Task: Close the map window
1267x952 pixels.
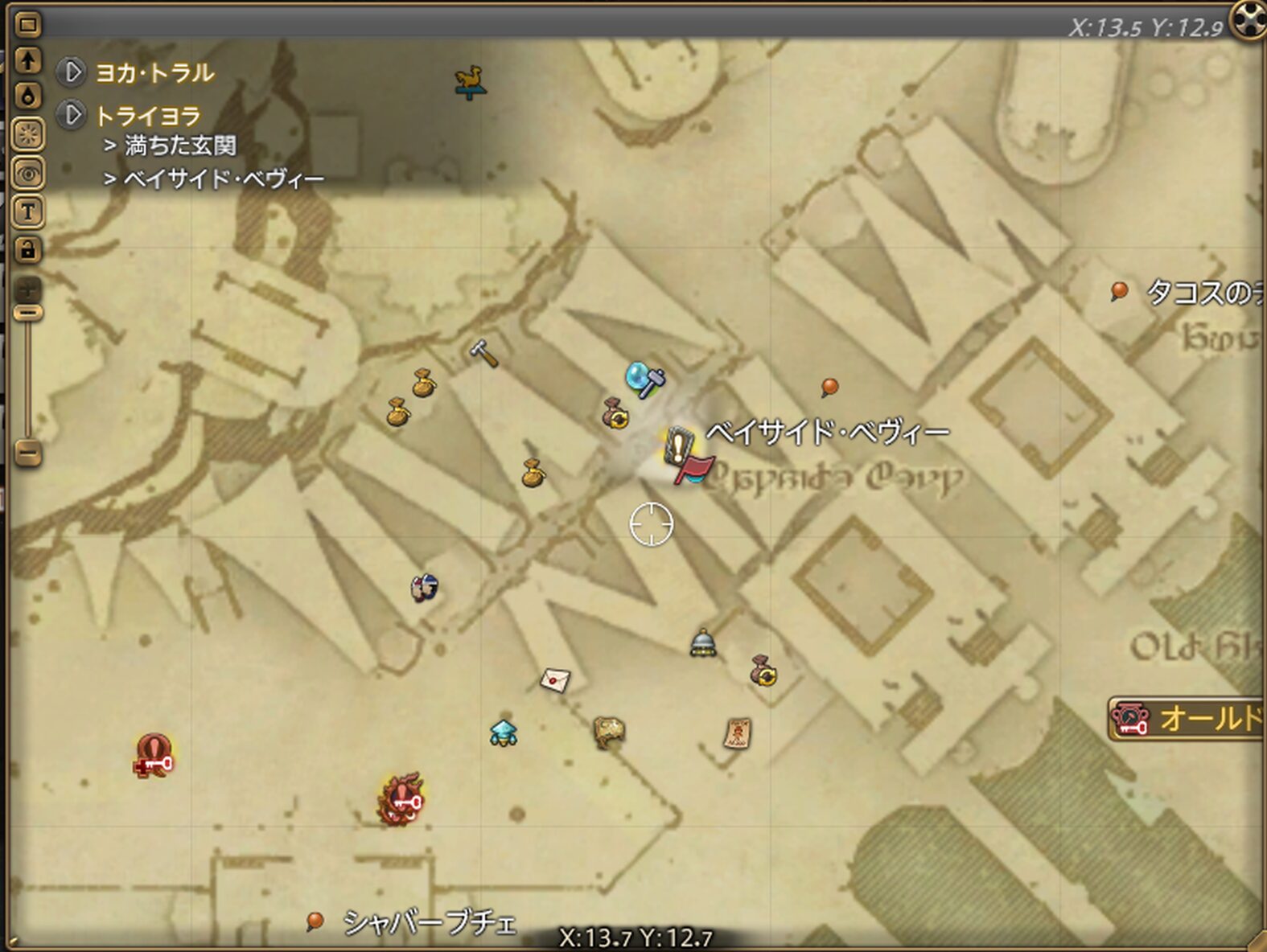Action: pyautogui.click(x=1249, y=19)
